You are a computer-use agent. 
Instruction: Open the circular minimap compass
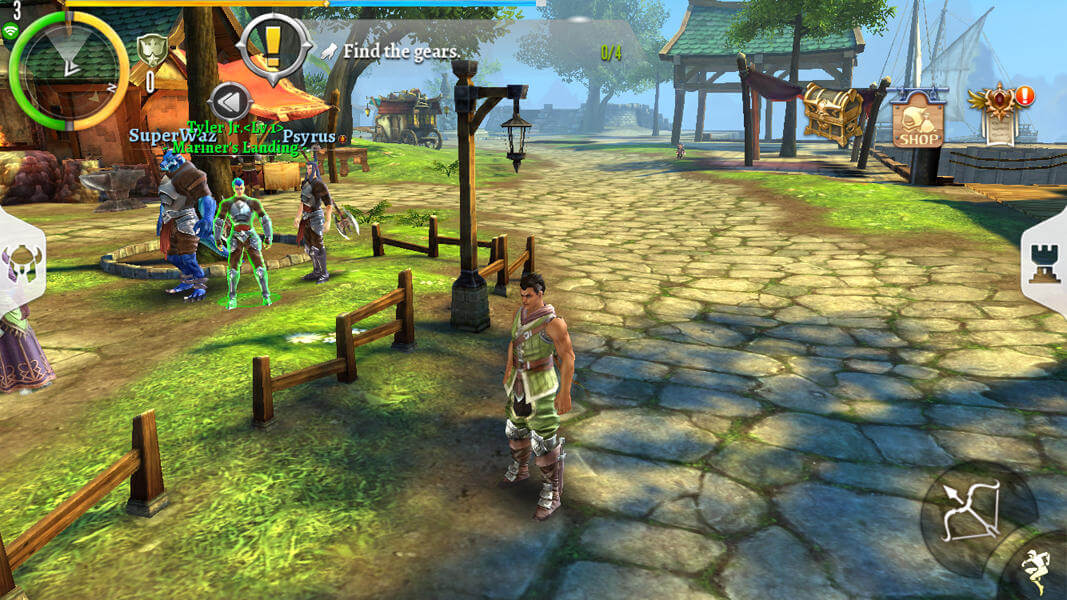[68, 67]
